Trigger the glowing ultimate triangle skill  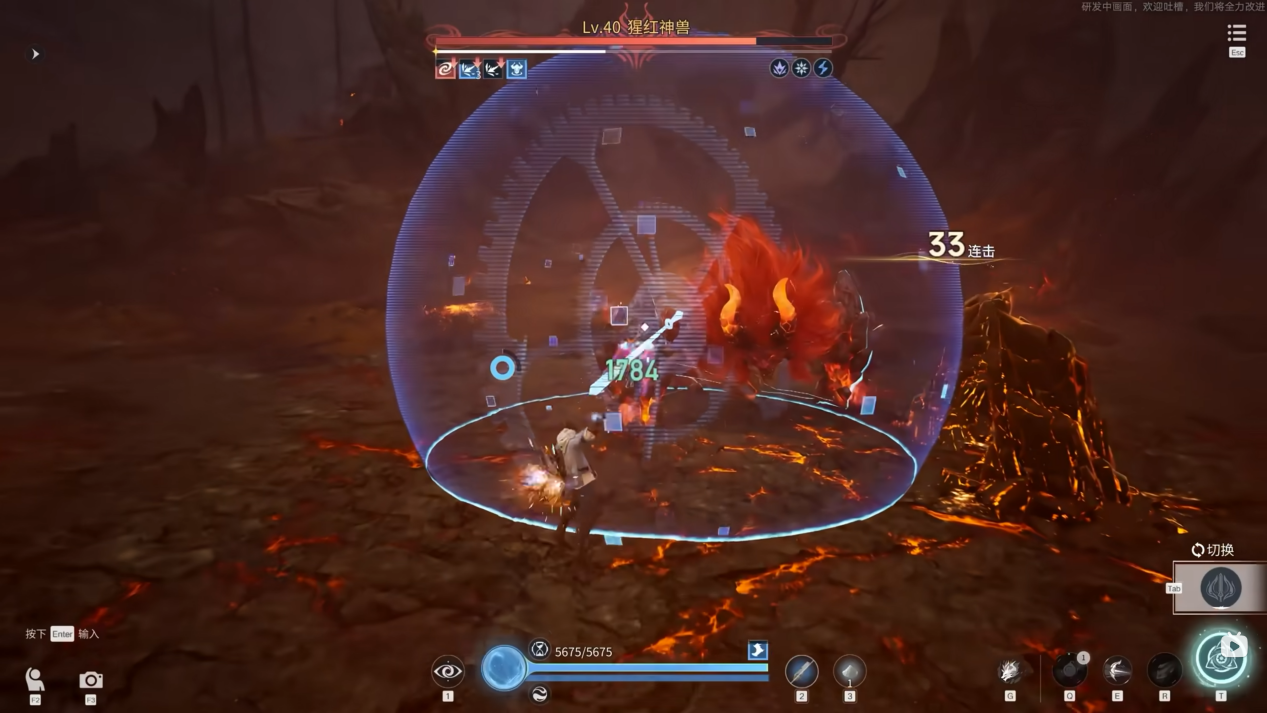(x=1221, y=659)
